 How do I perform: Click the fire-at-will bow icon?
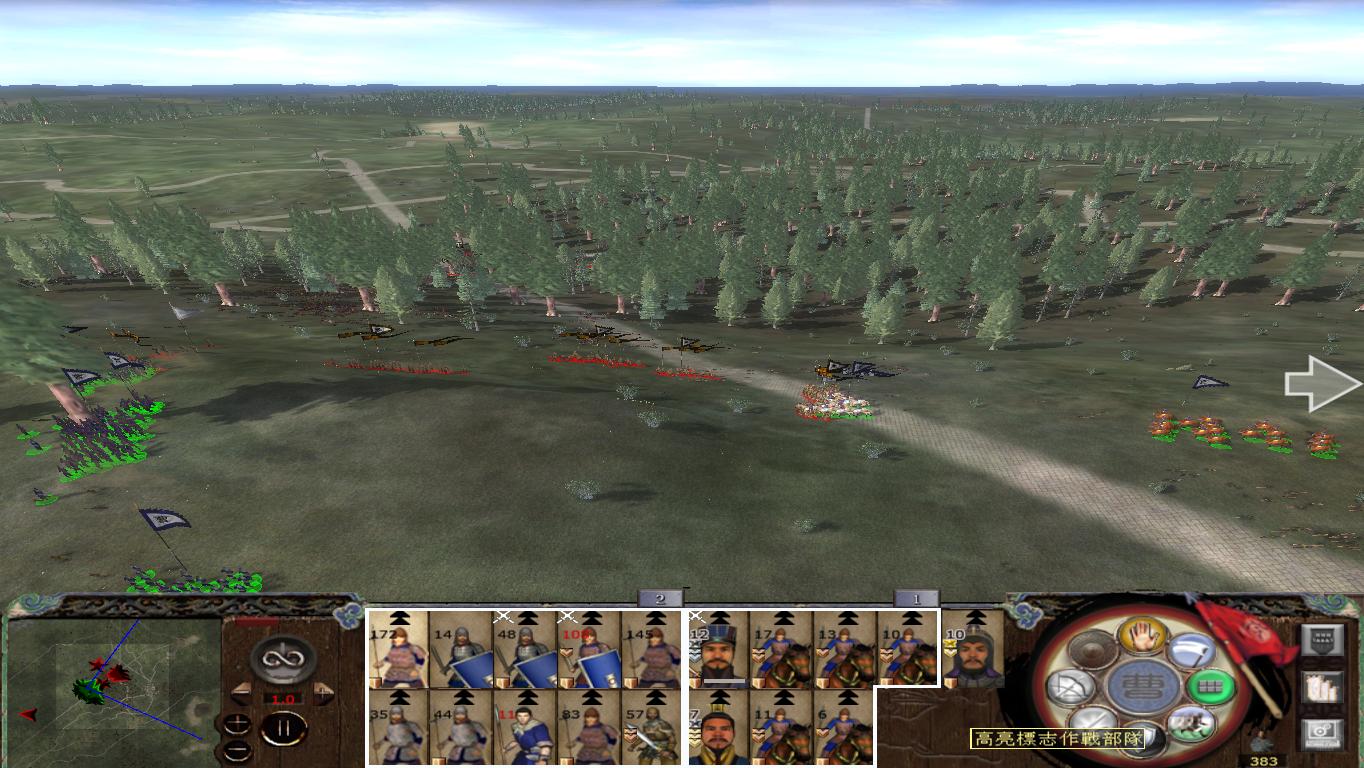(1072, 687)
